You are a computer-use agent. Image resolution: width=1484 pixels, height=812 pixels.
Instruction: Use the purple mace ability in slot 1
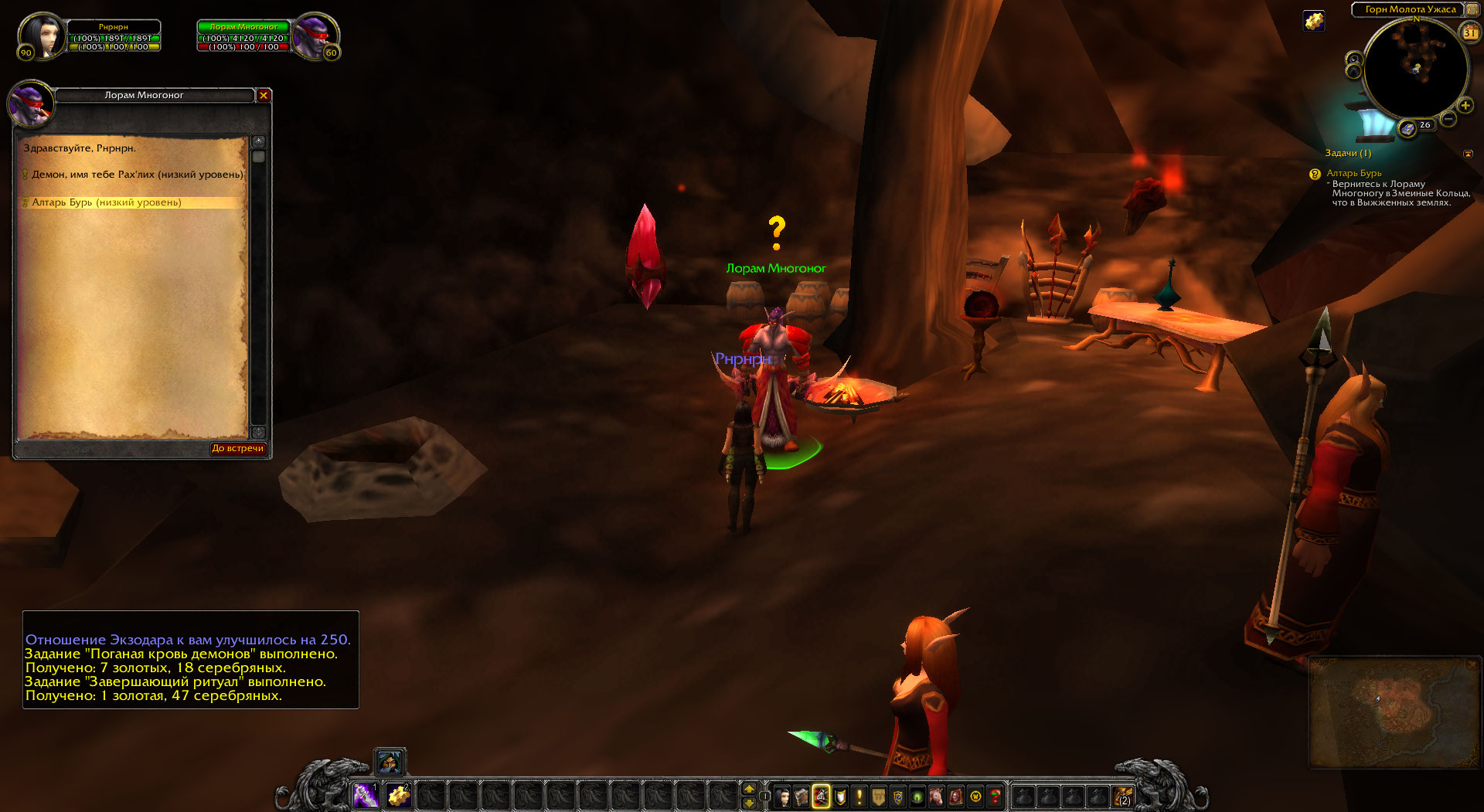[x=366, y=795]
